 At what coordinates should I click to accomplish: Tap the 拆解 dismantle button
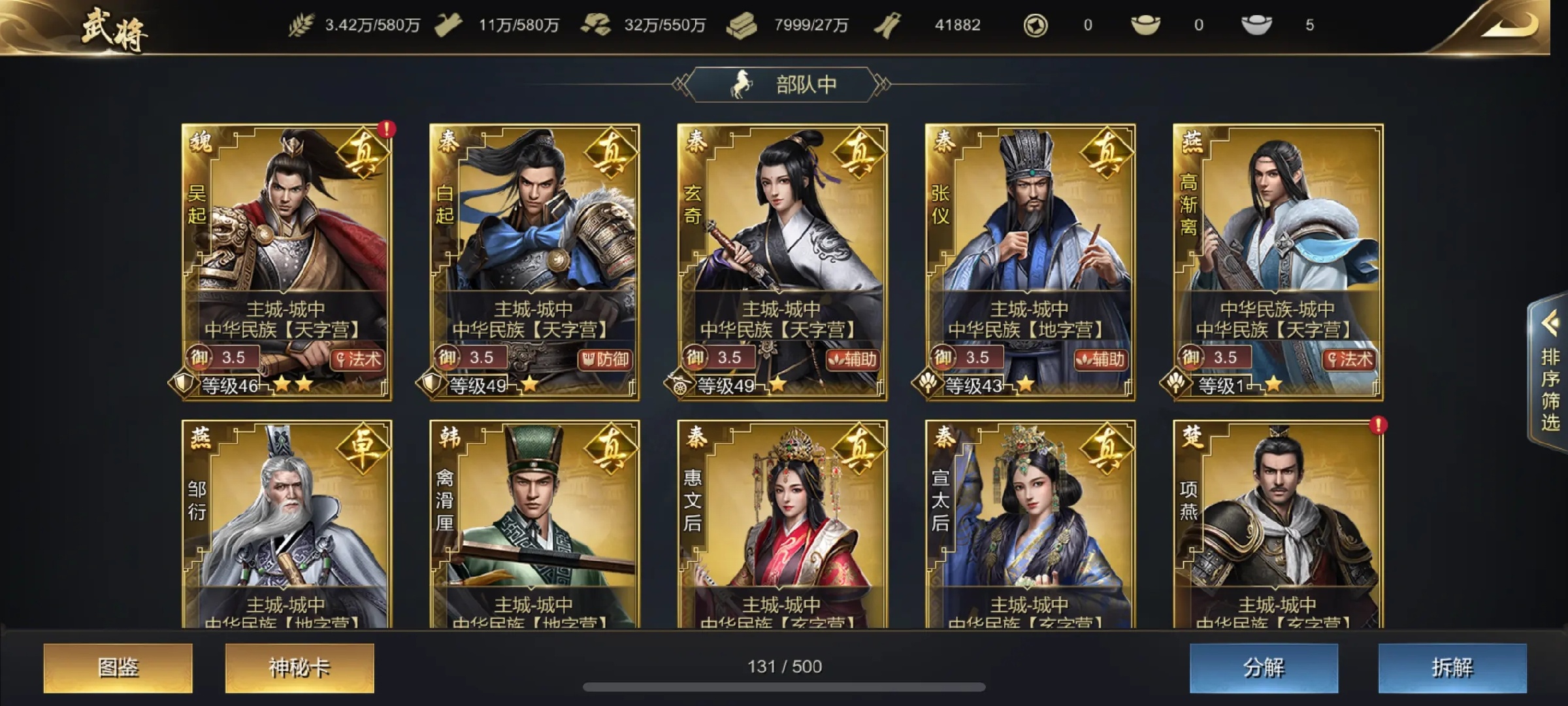point(1452,667)
